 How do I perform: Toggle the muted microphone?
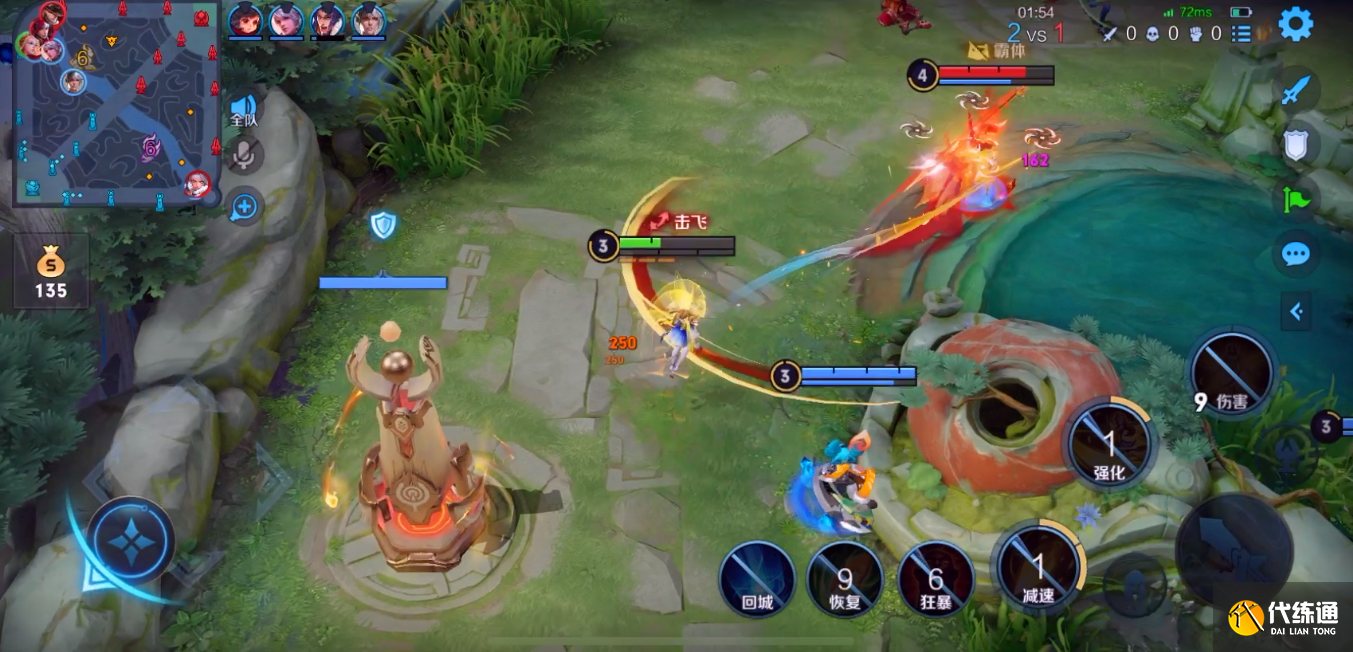(x=244, y=155)
